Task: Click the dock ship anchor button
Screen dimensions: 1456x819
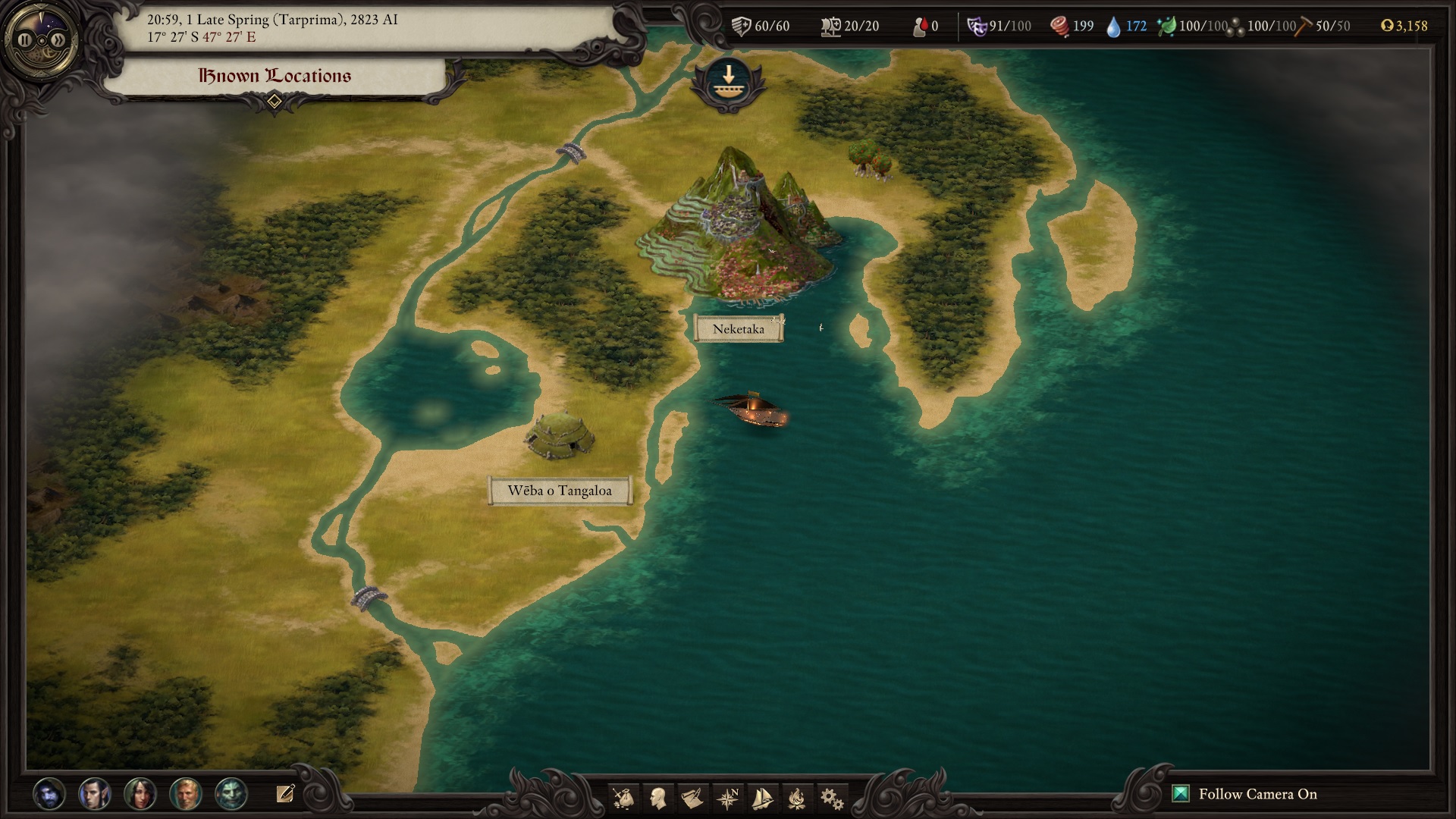Action: (727, 82)
